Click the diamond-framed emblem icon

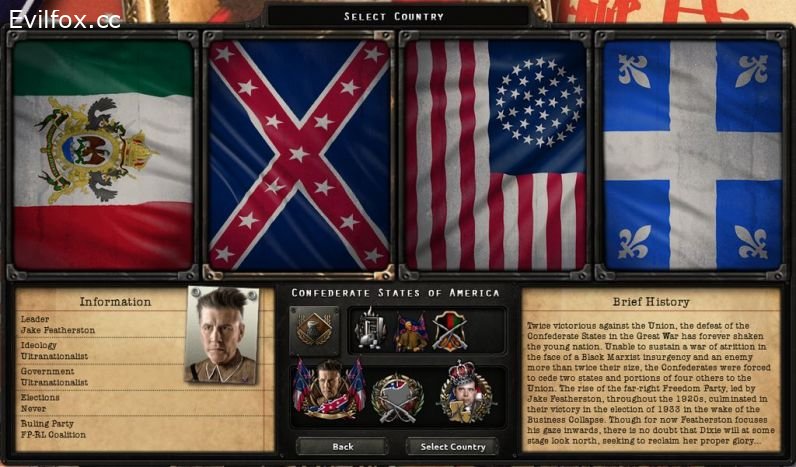tap(313, 330)
